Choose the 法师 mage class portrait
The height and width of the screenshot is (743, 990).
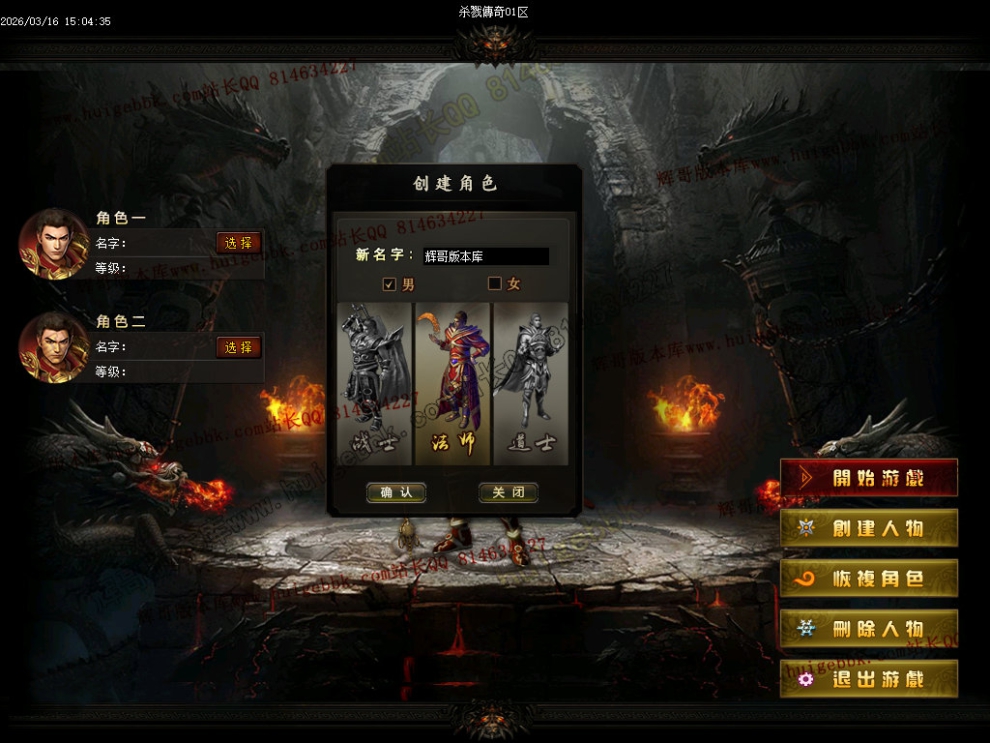[453, 383]
